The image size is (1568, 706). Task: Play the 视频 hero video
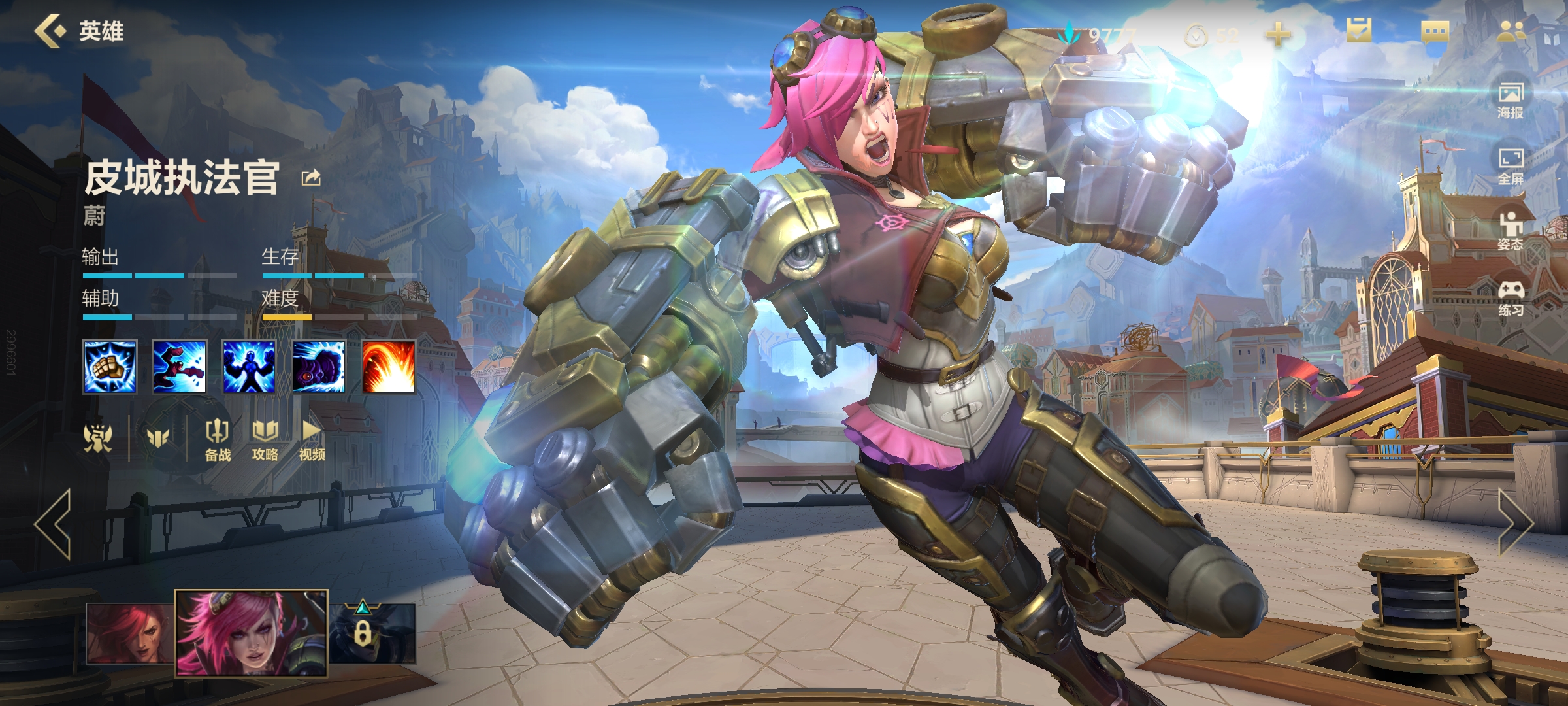[312, 440]
